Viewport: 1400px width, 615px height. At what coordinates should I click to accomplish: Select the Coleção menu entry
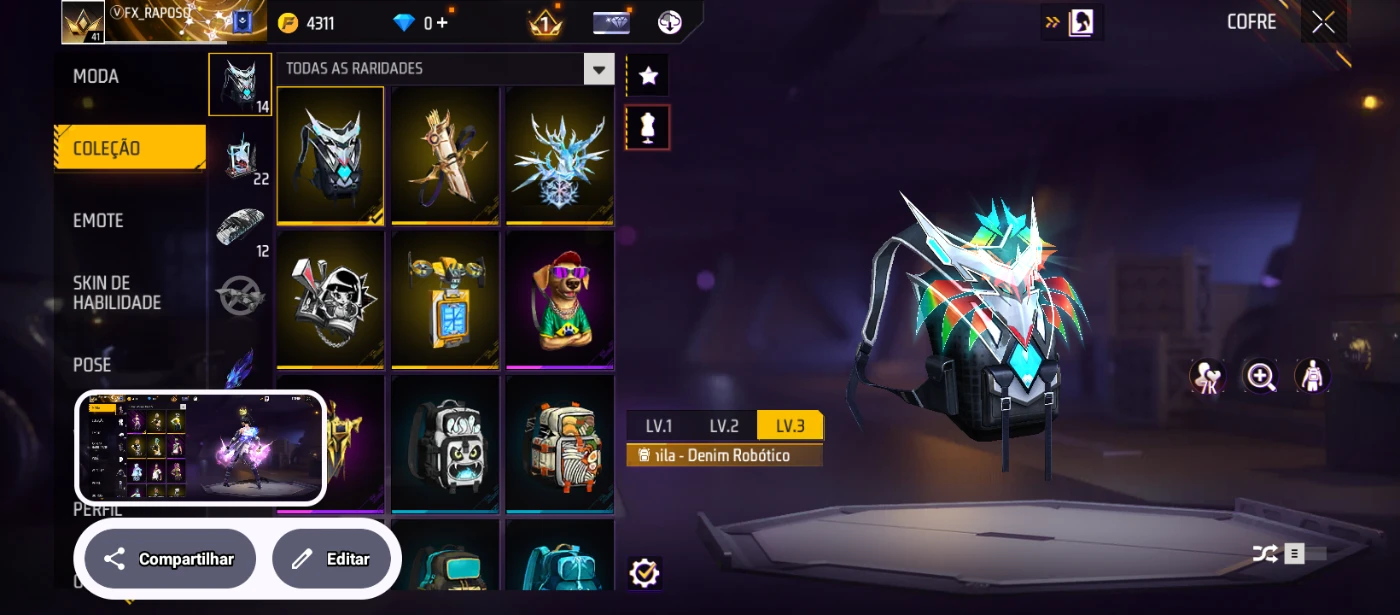(x=107, y=149)
